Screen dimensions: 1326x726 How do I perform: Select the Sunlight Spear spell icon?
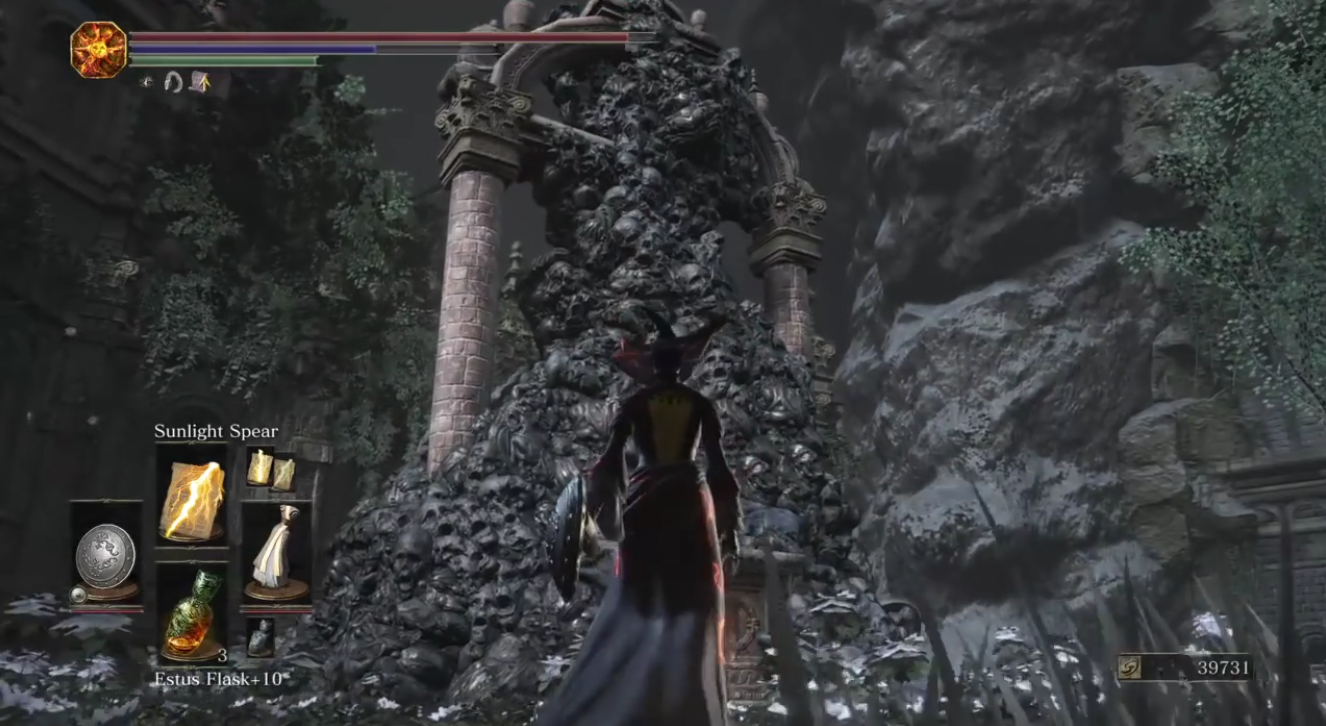[189, 499]
